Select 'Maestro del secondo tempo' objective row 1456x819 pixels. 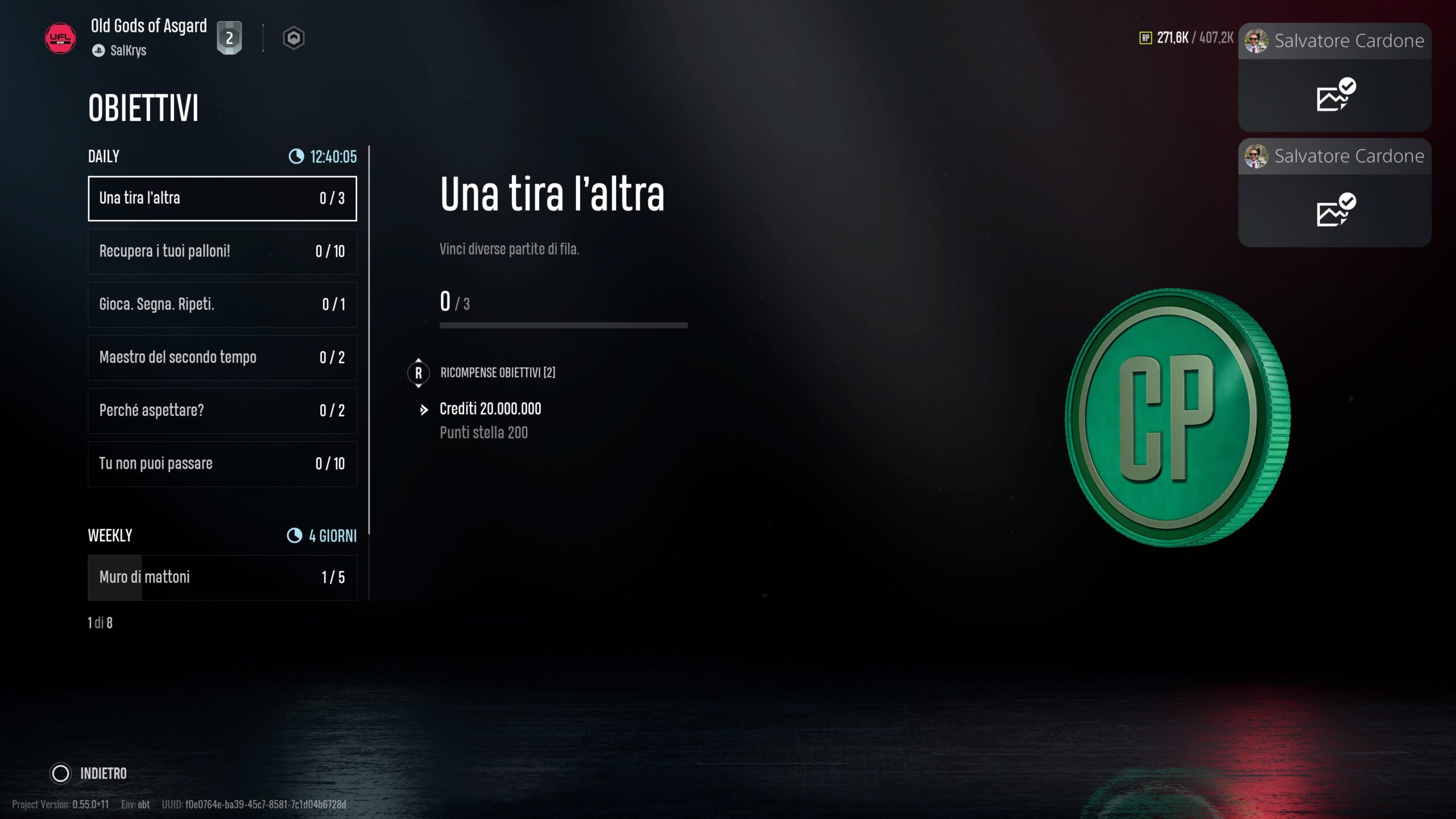222,357
